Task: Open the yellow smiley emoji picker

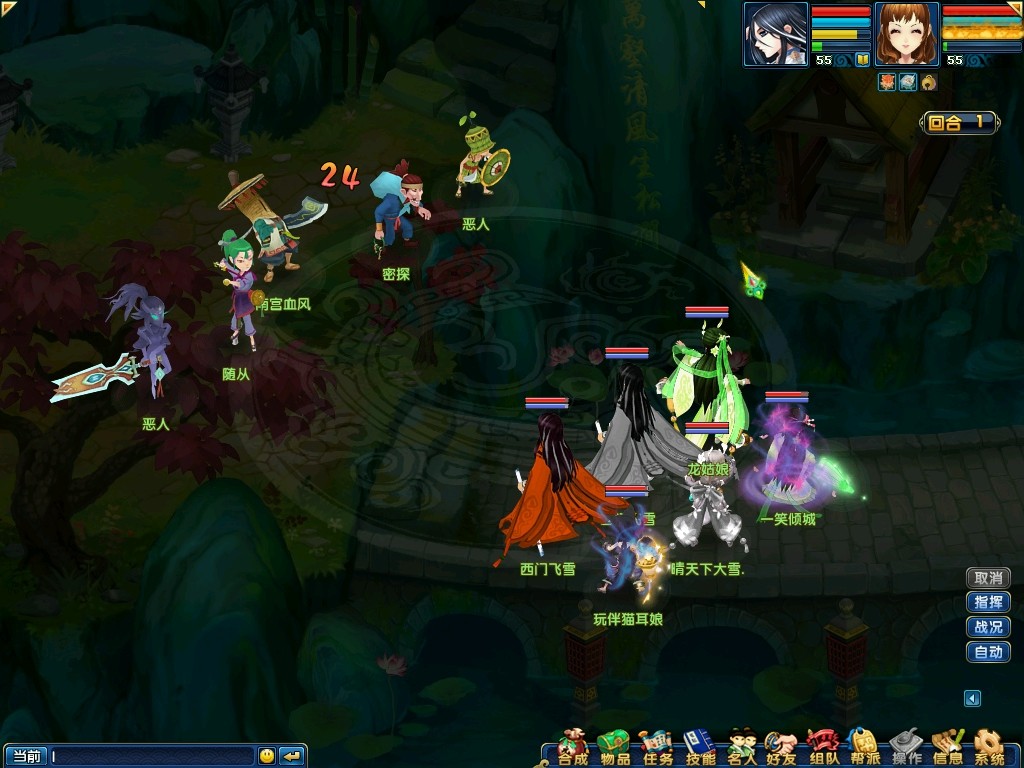Action: (267, 756)
